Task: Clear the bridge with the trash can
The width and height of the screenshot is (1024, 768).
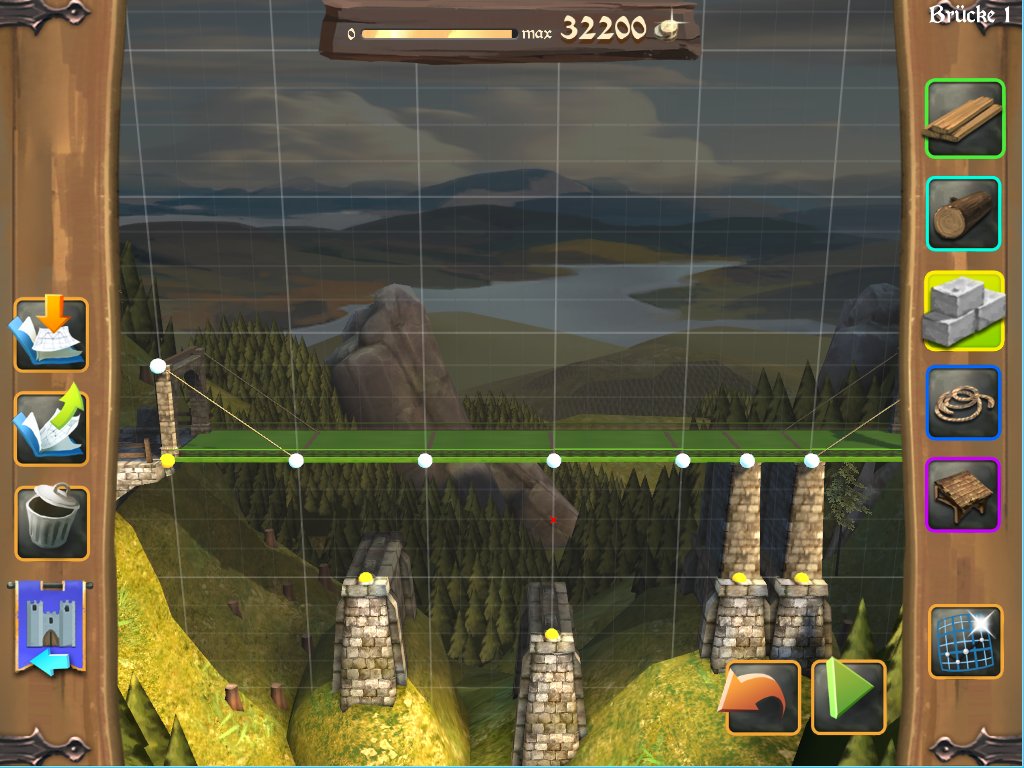Action: pos(50,522)
